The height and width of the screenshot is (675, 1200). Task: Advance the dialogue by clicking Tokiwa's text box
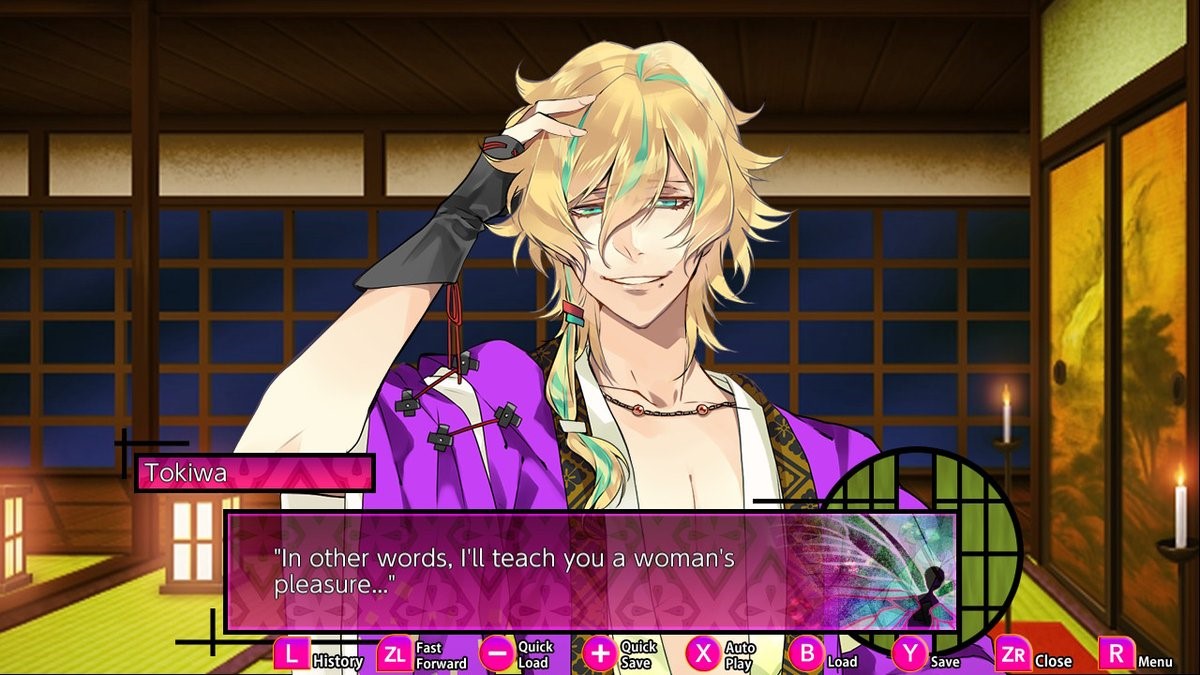pyautogui.click(x=590, y=572)
